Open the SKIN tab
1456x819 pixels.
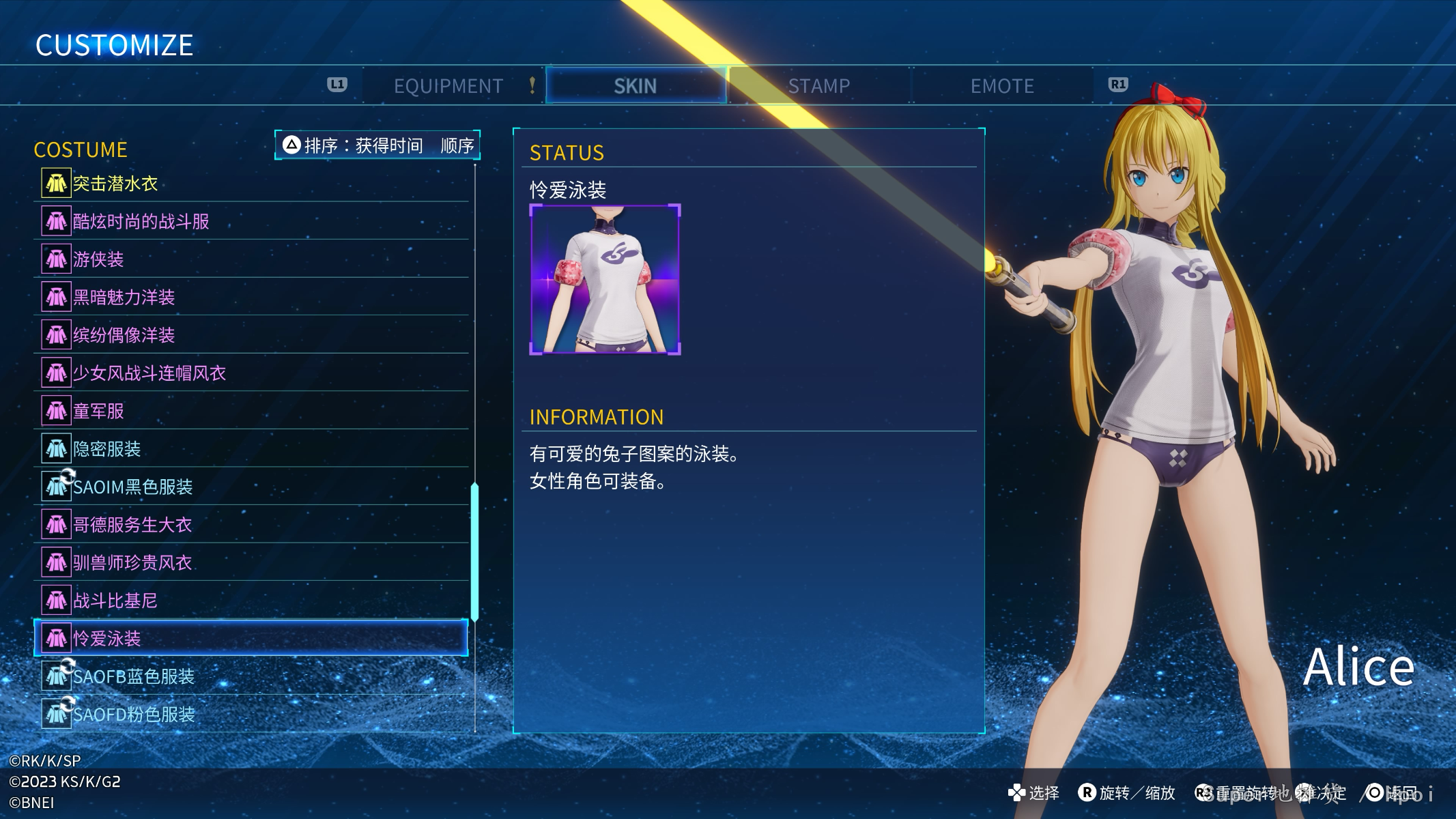click(635, 86)
